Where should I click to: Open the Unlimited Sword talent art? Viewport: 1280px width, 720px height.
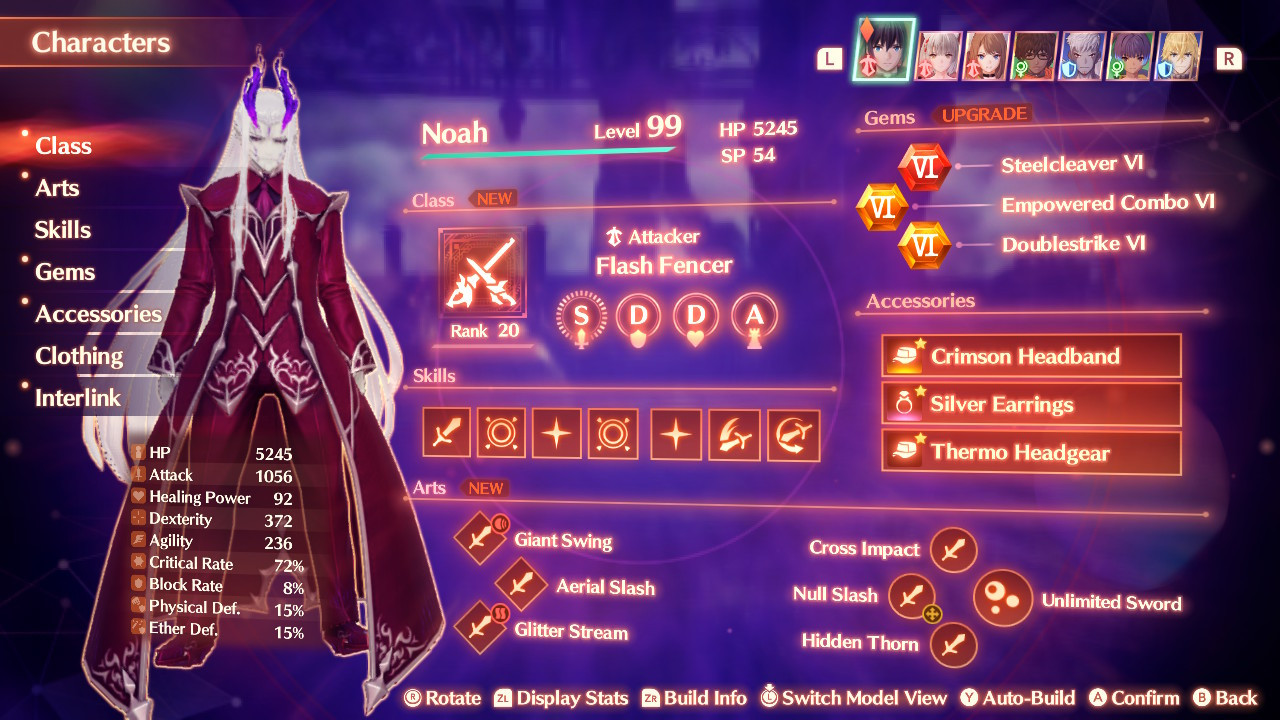point(1003,598)
